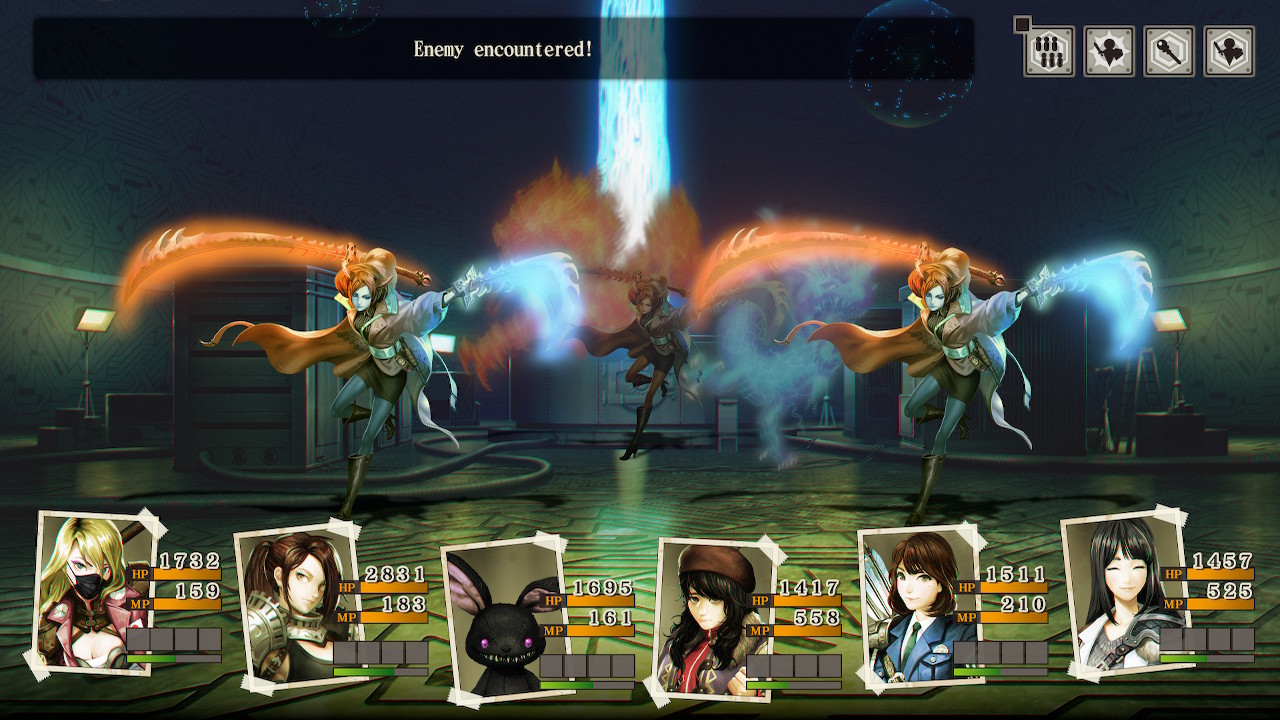Select the starburst warrior icon
The width and height of the screenshot is (1280, 720).
tap(1109, 51)
